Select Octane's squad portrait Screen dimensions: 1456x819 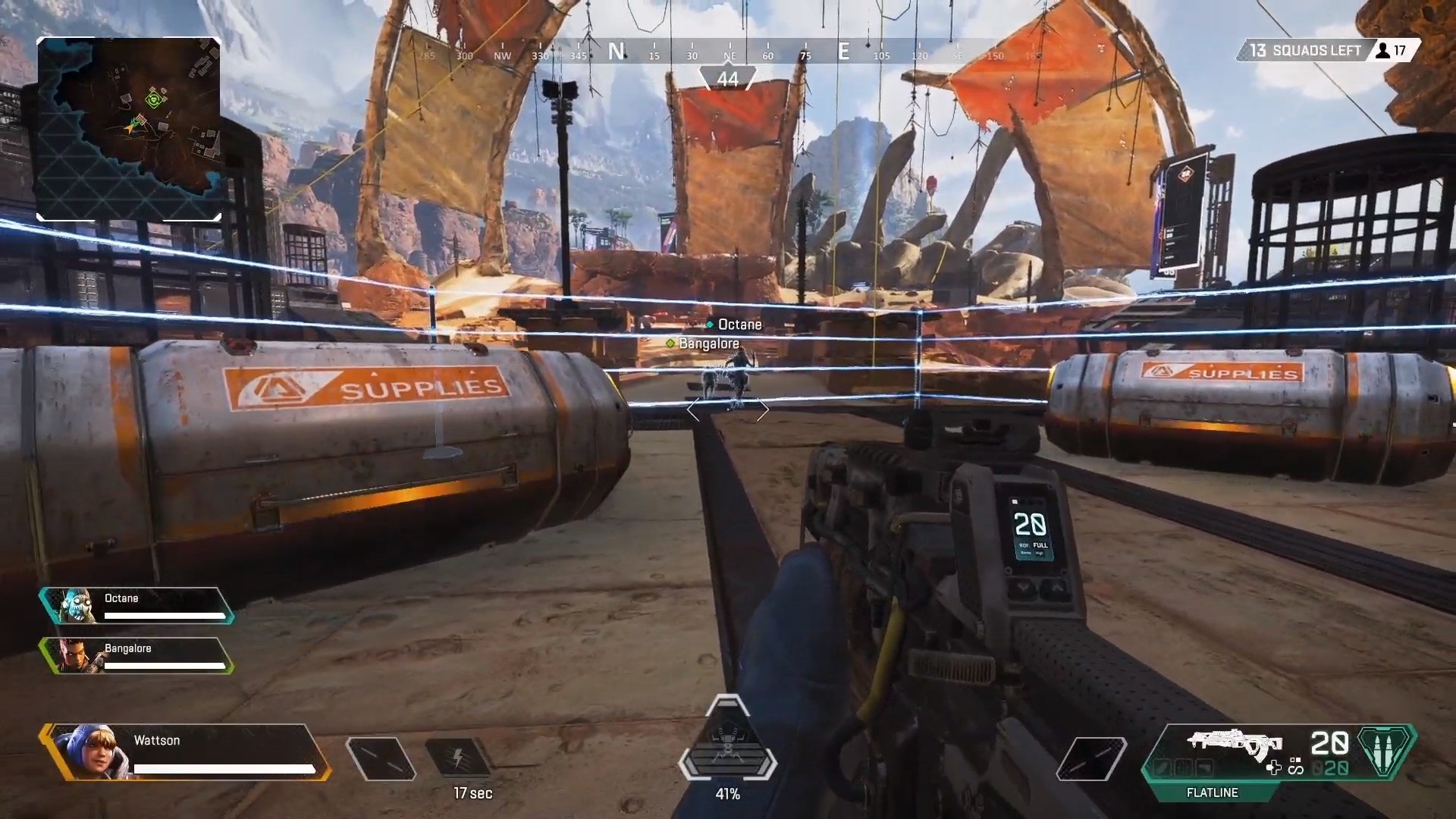click(77, 606)
